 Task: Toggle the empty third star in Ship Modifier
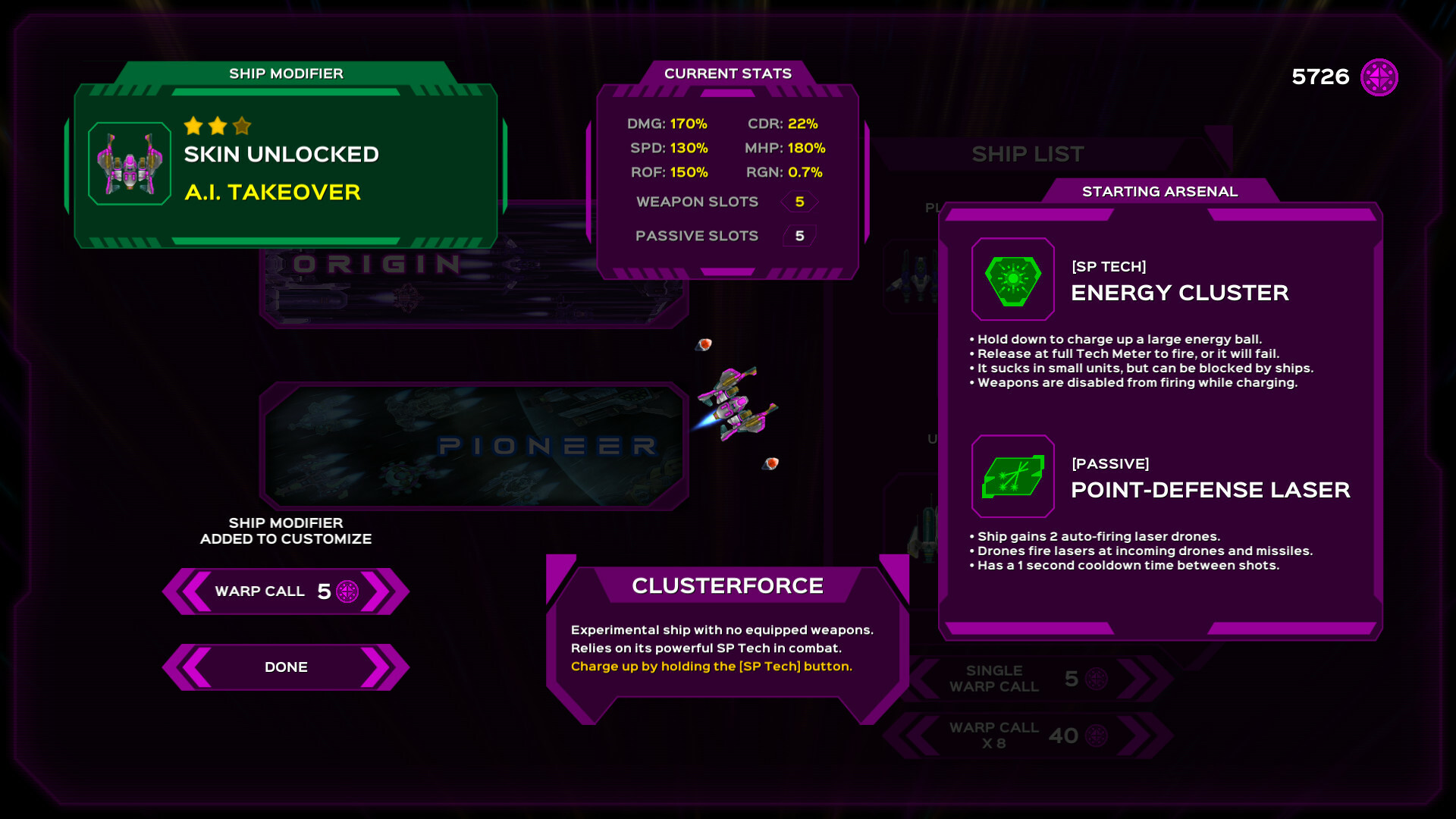[x=241, y=127]
